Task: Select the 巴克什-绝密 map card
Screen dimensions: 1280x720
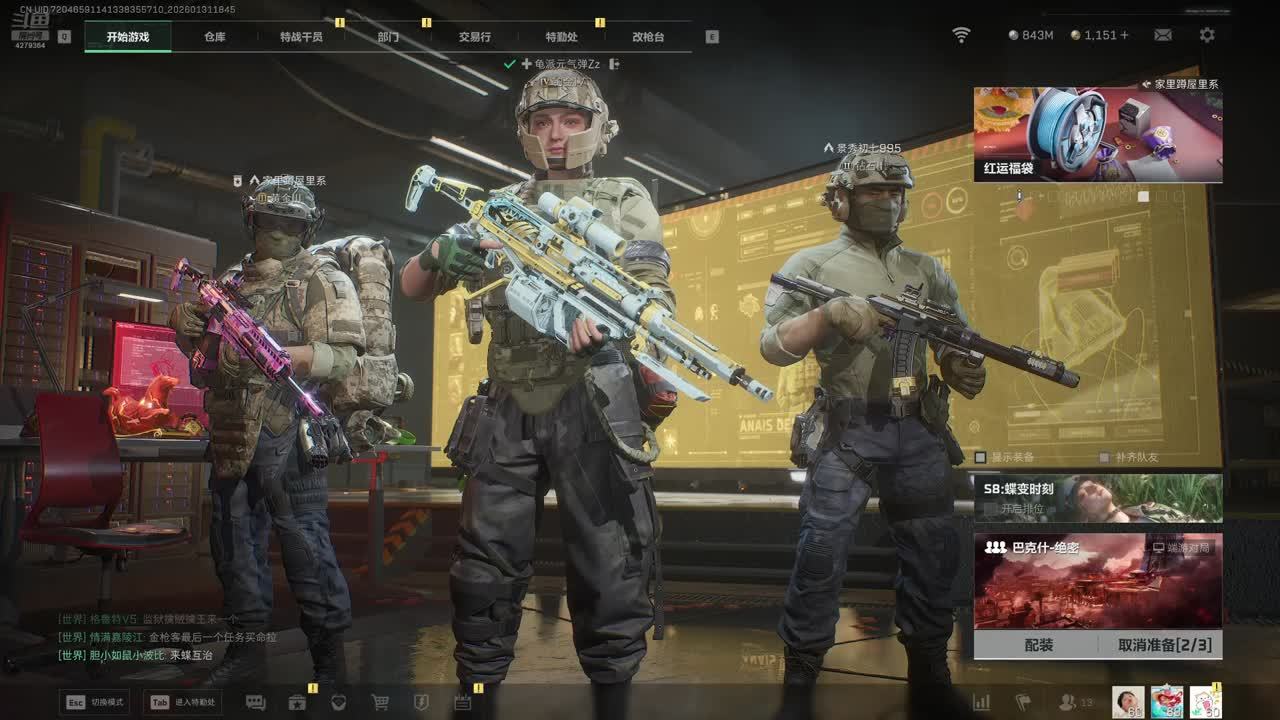Action: pyautogui.click(x=1098, y=580)
